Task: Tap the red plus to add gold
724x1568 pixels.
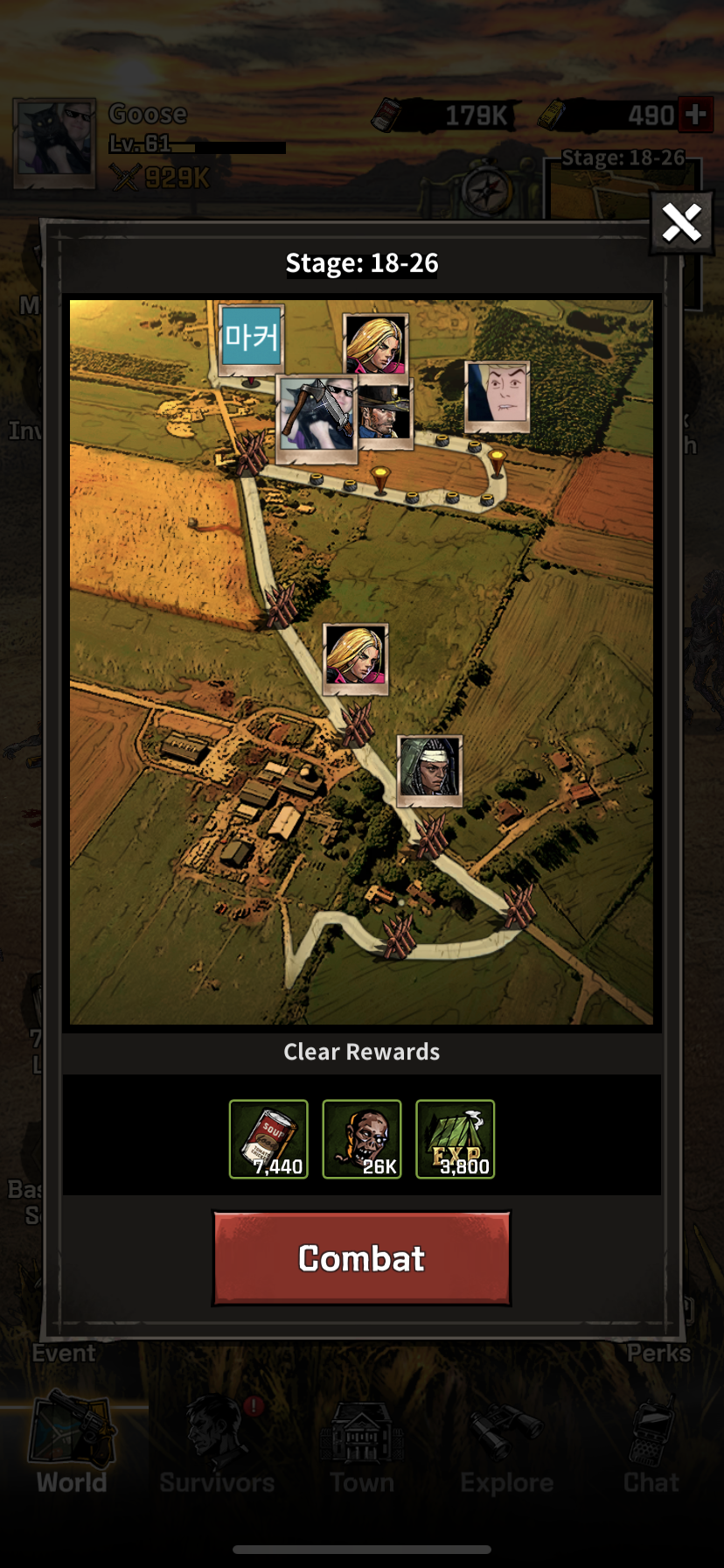Action: pos(696,115)
